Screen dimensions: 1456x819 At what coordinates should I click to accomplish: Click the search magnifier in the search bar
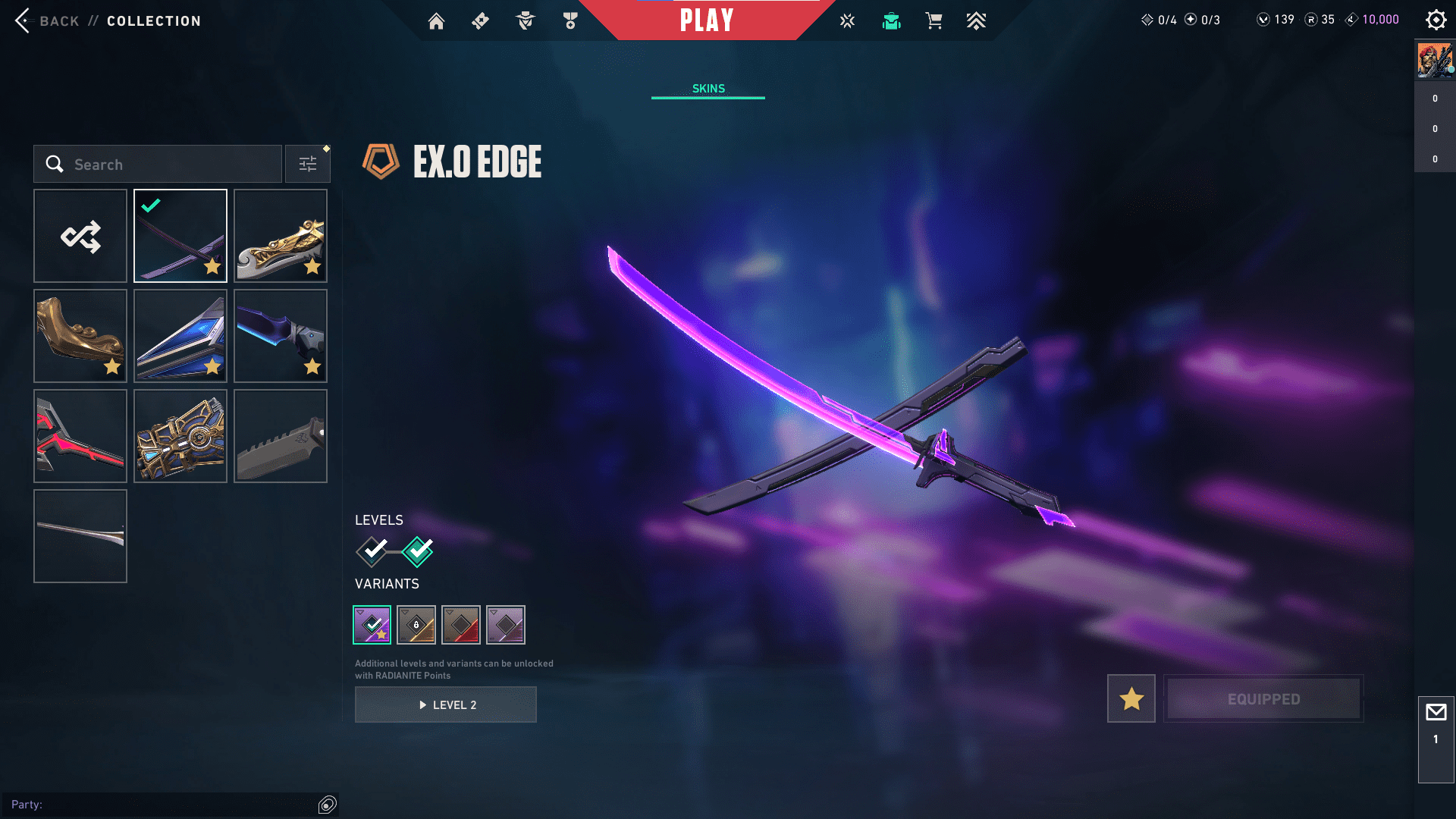(x=54, y=164)
